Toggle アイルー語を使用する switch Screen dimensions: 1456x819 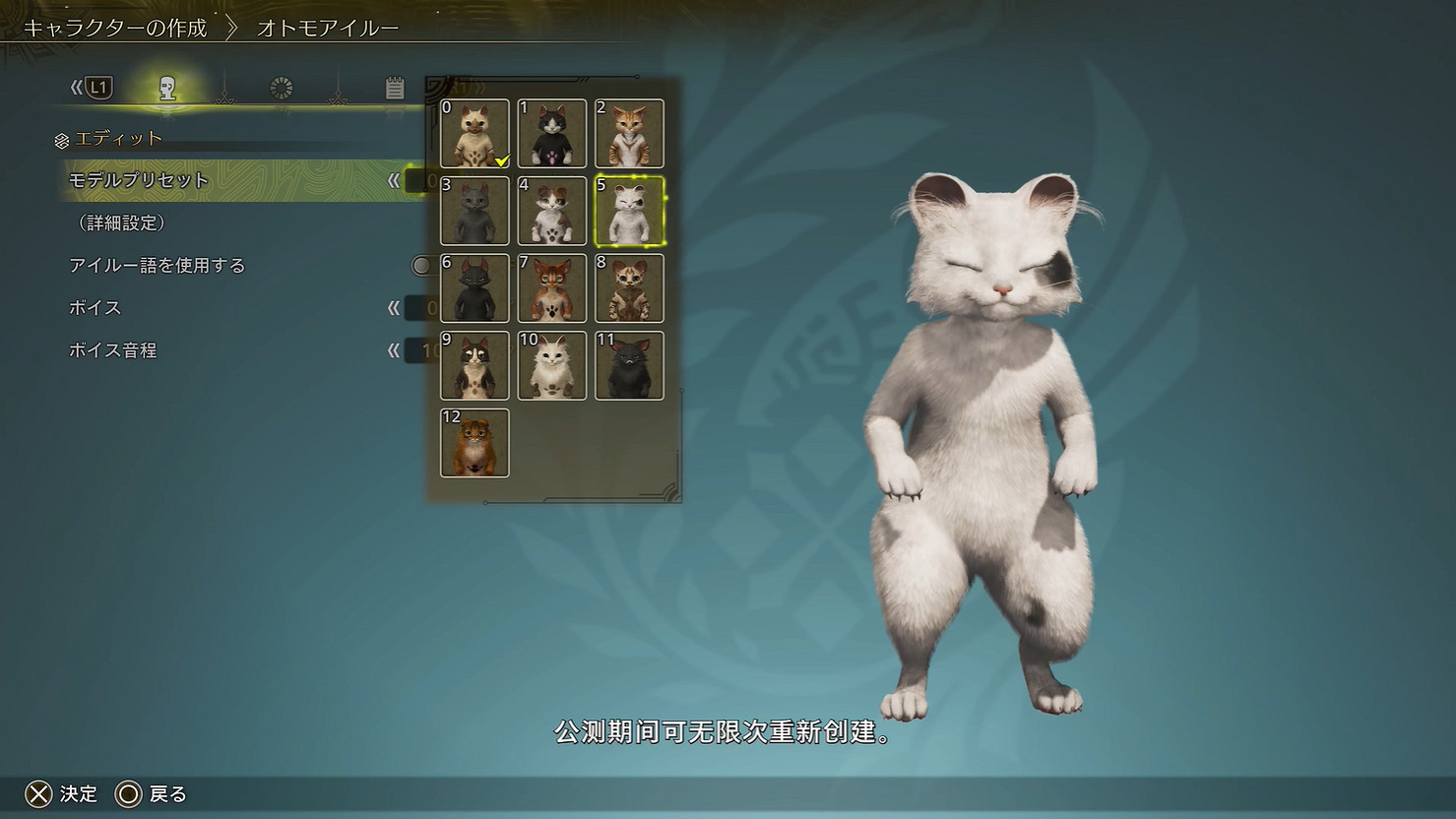(x=424, y=266)
